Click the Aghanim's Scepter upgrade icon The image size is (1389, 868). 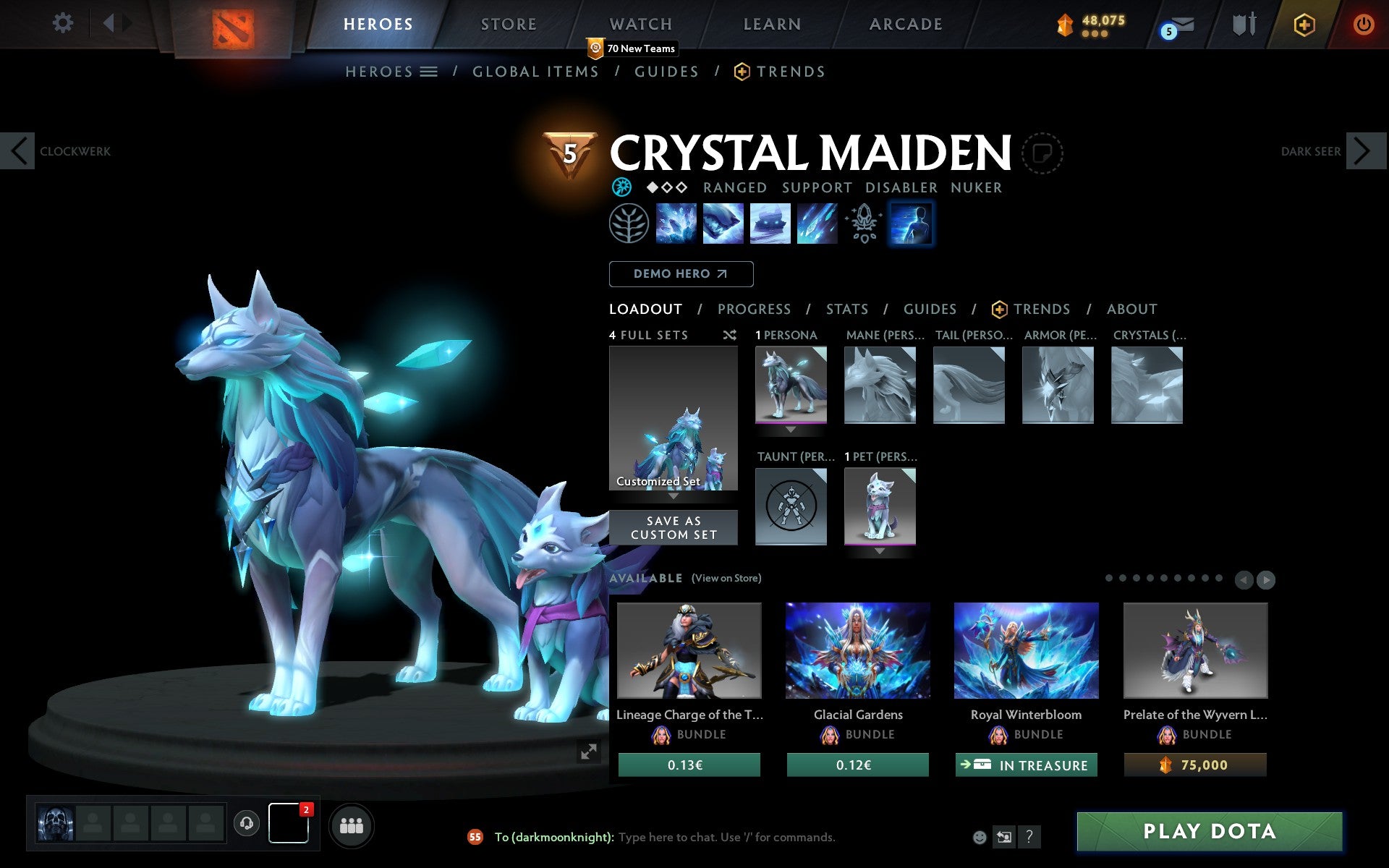coord(862,223)
